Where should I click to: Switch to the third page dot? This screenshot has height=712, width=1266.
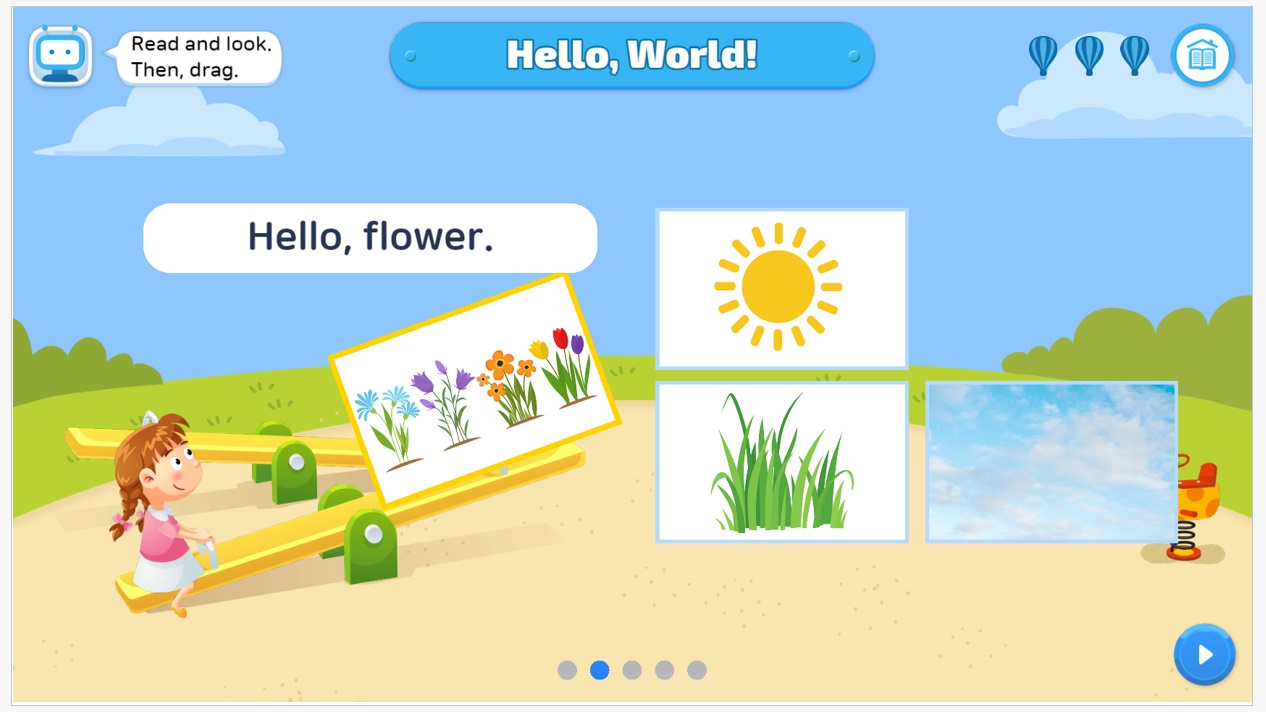point(632,670)
